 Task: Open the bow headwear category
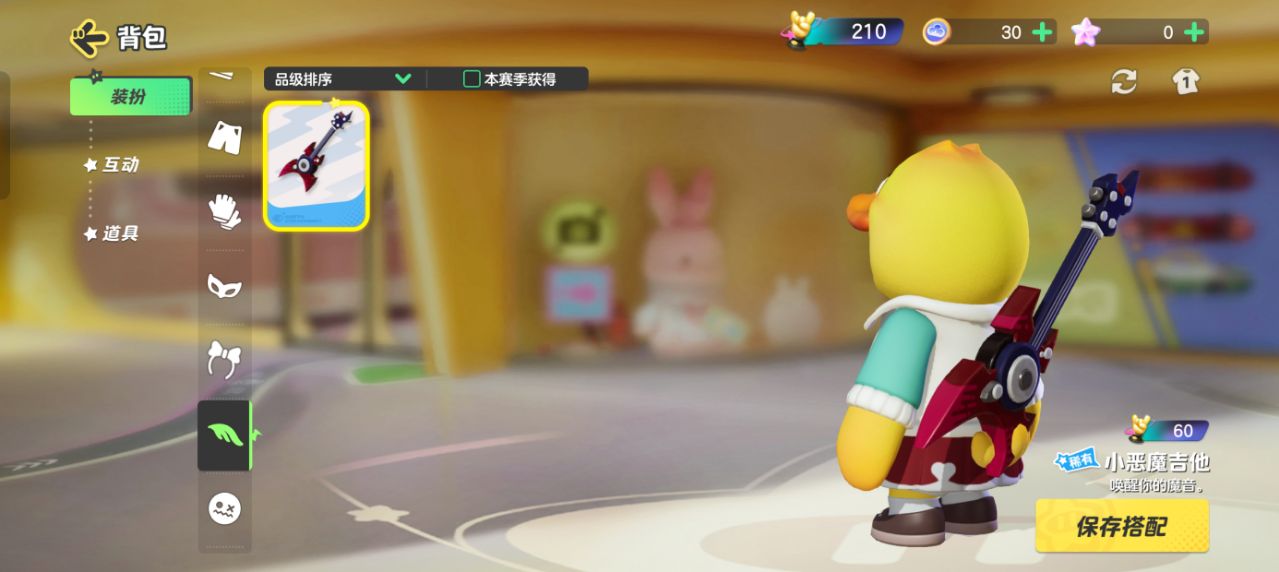(x=224, y=359)
